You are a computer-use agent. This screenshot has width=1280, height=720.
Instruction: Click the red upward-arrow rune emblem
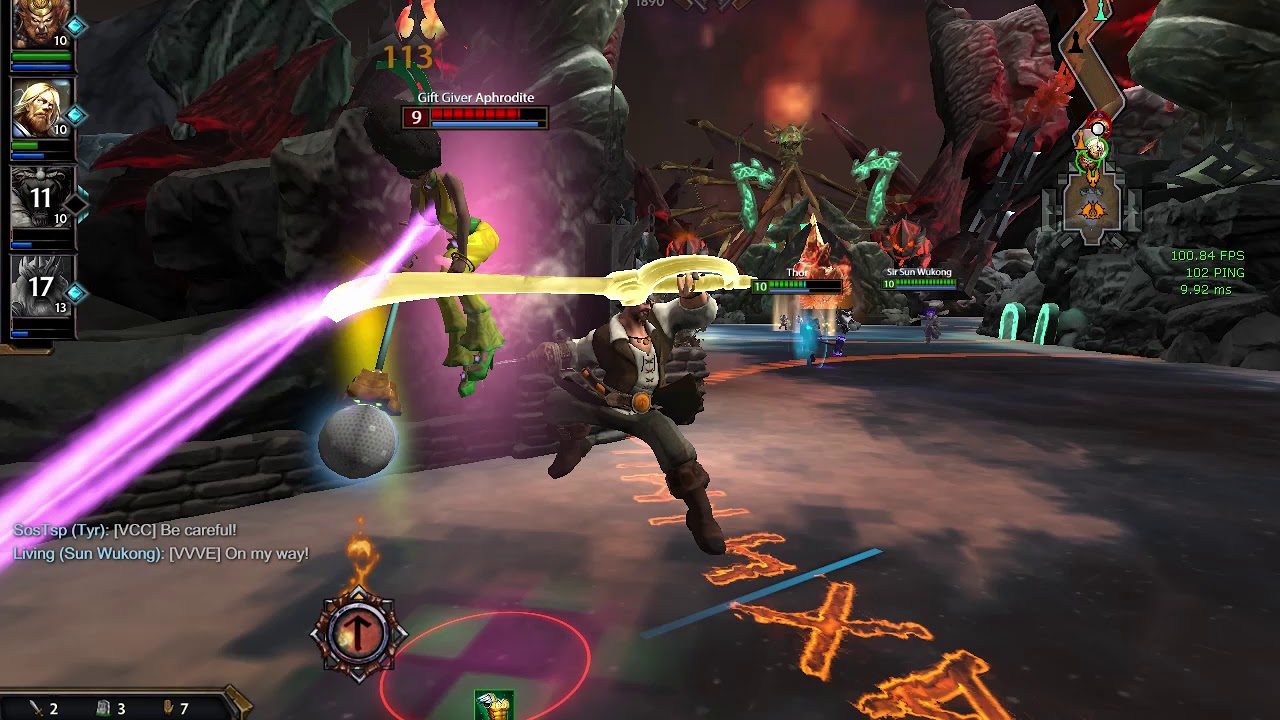click(358, 634)
